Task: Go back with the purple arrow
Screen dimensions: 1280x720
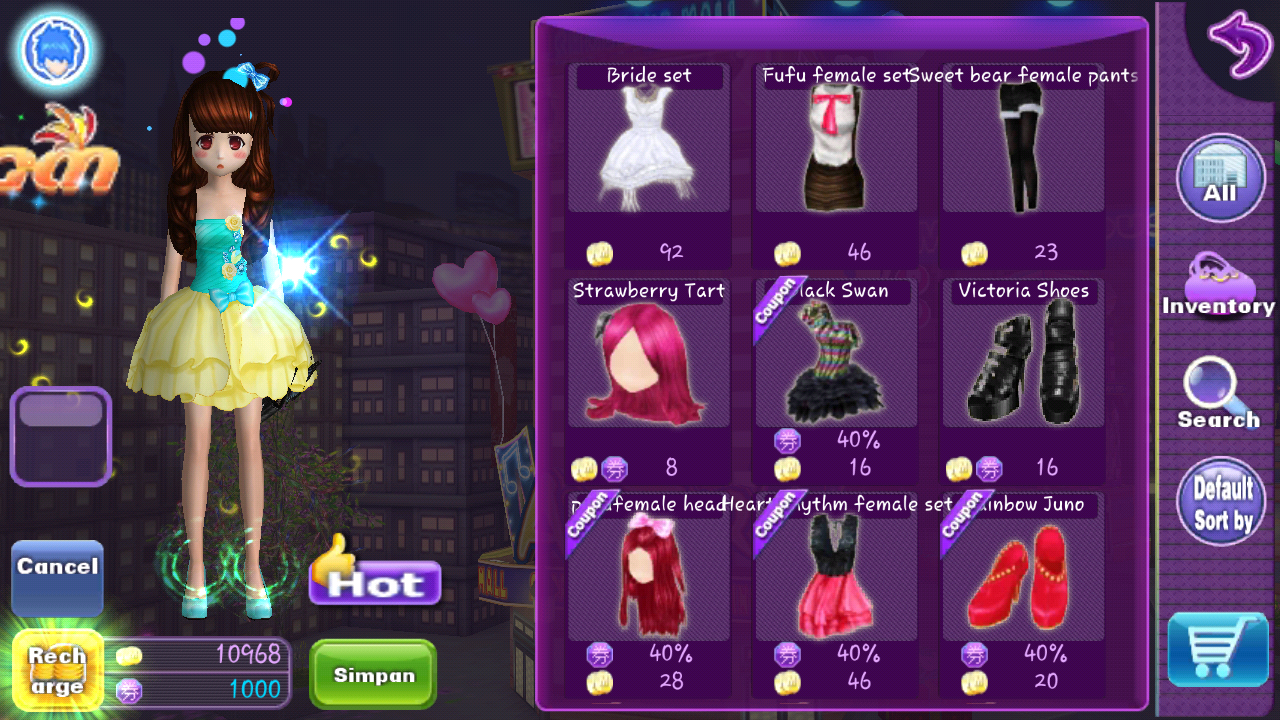Action: click(1238, 43)
